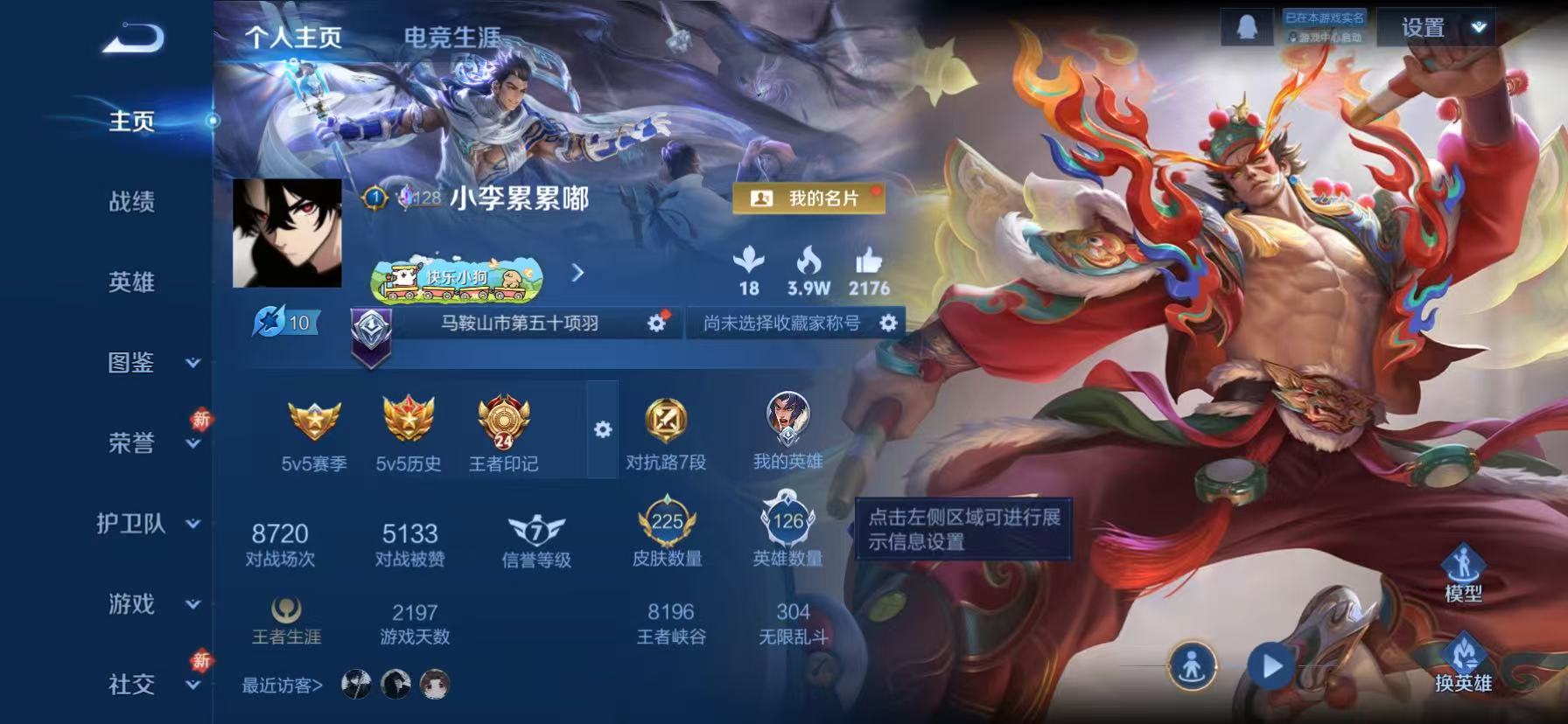
Task: Click the gear next to 尚未选择收藏家称号
Action: (x=889, y=324)
